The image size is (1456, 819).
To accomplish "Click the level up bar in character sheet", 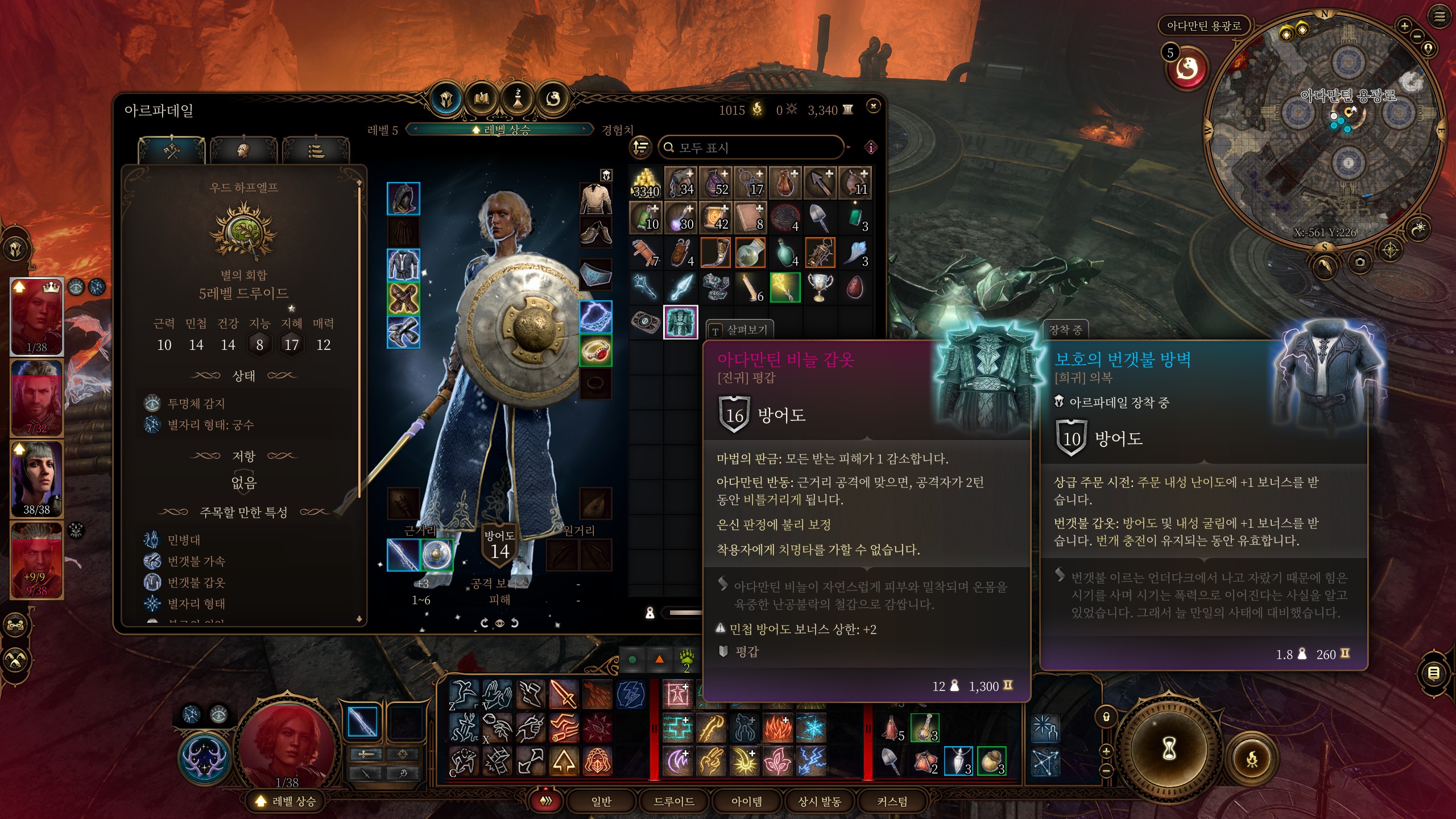I will (x=500, y=130).
